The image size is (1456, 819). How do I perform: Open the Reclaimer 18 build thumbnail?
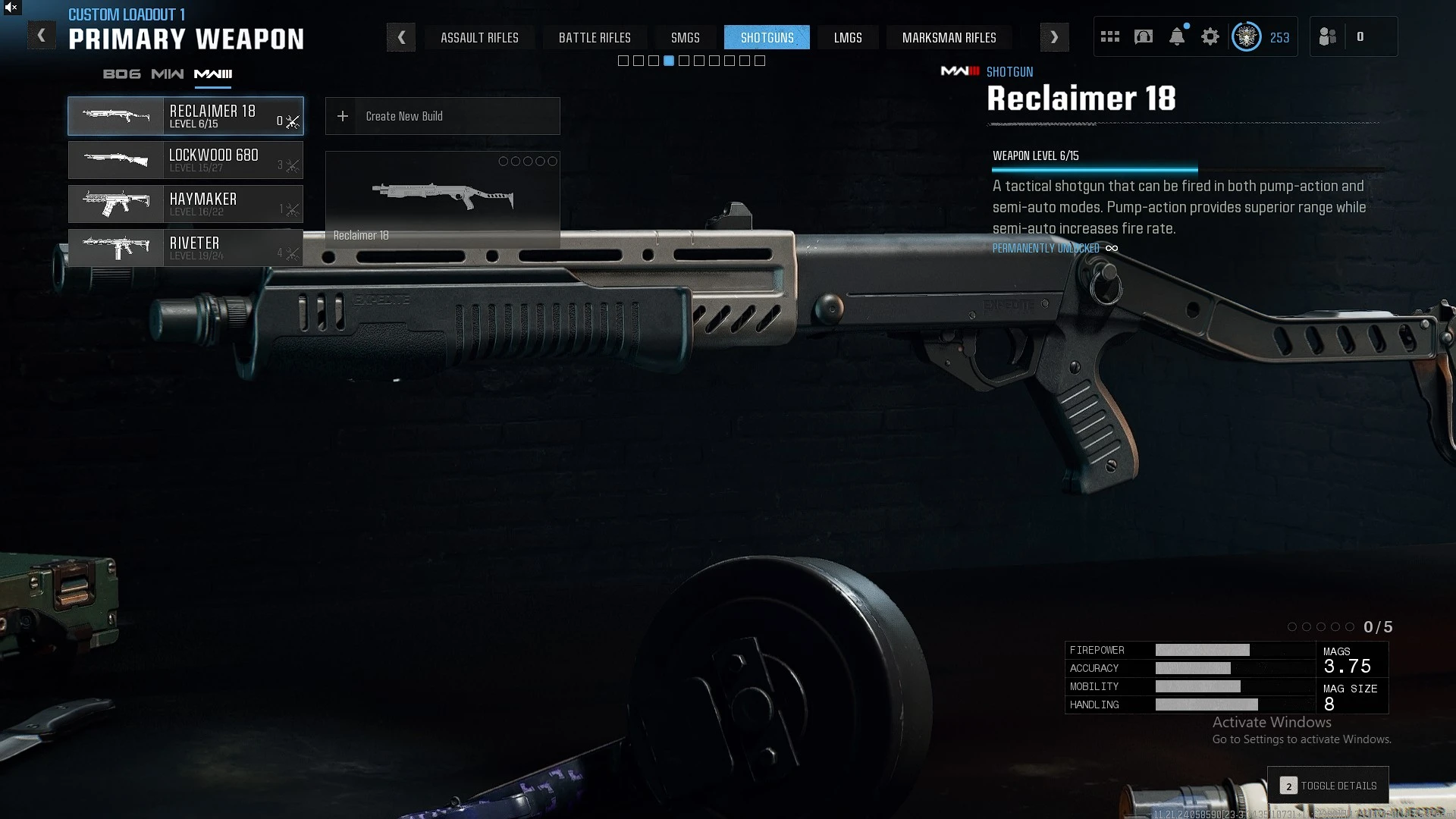(x=442, y=199)
